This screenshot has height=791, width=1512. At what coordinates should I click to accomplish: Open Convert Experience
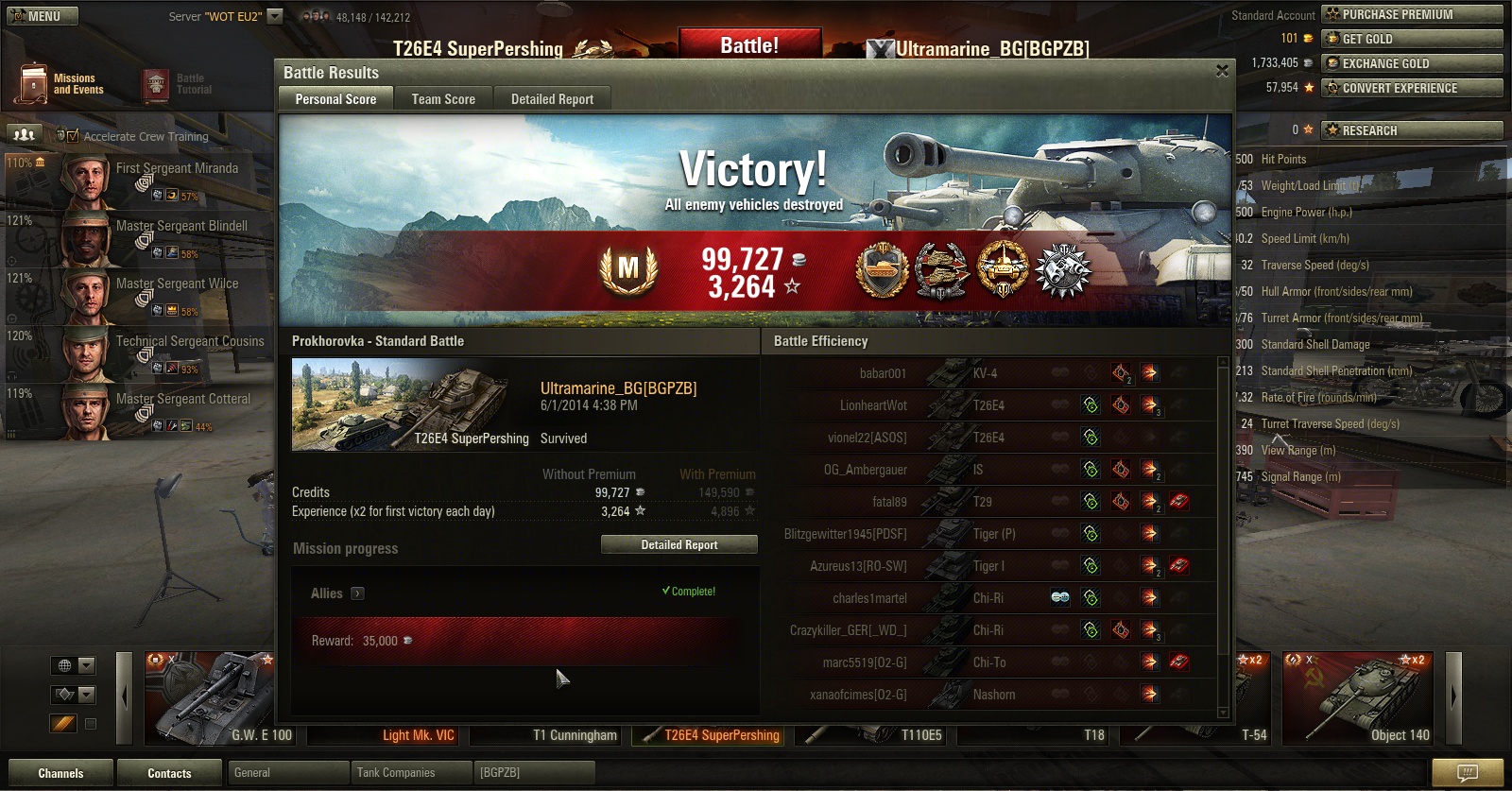1411,88
